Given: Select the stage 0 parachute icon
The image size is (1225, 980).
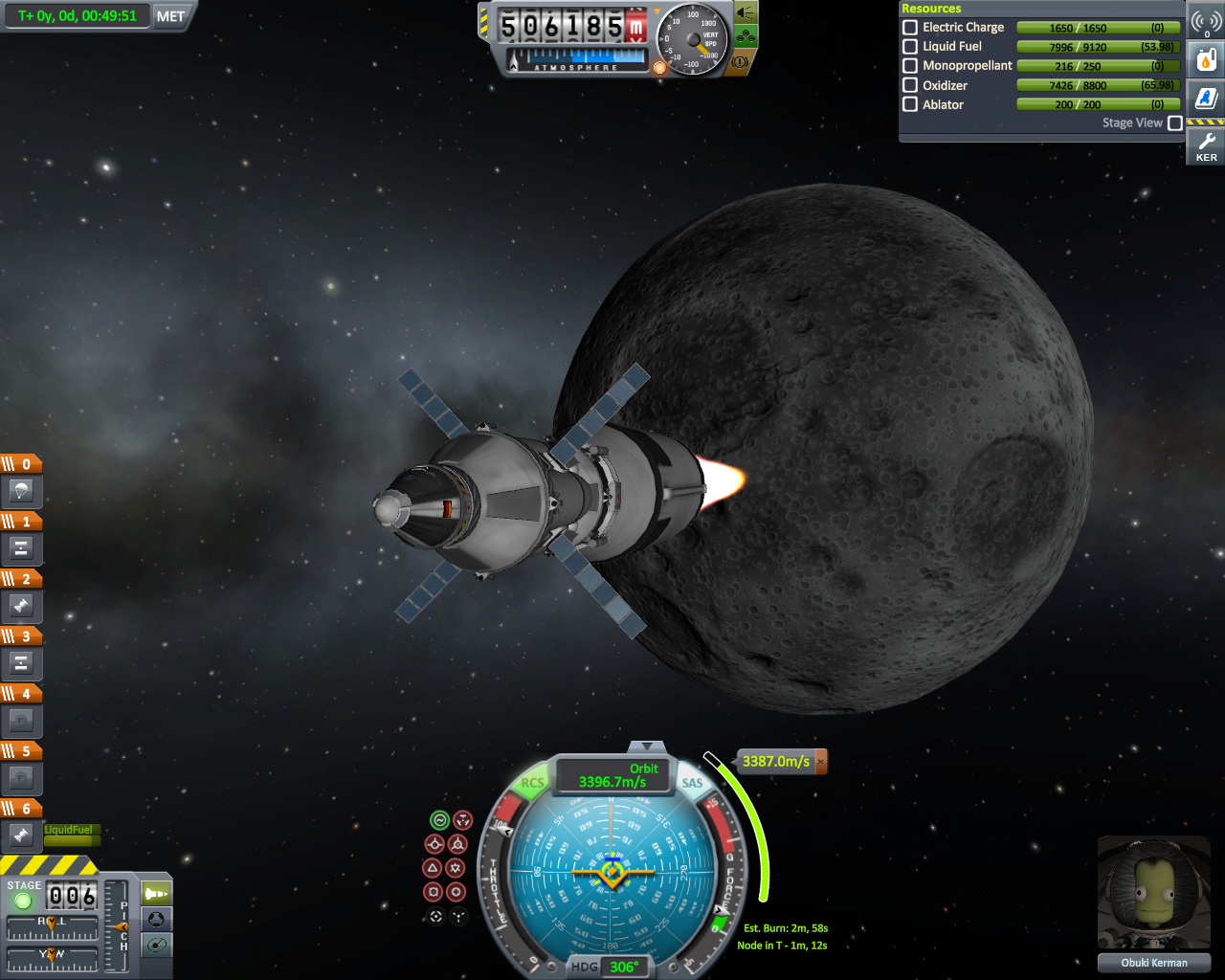Looking at the screenshot, I should click(21, 492).
